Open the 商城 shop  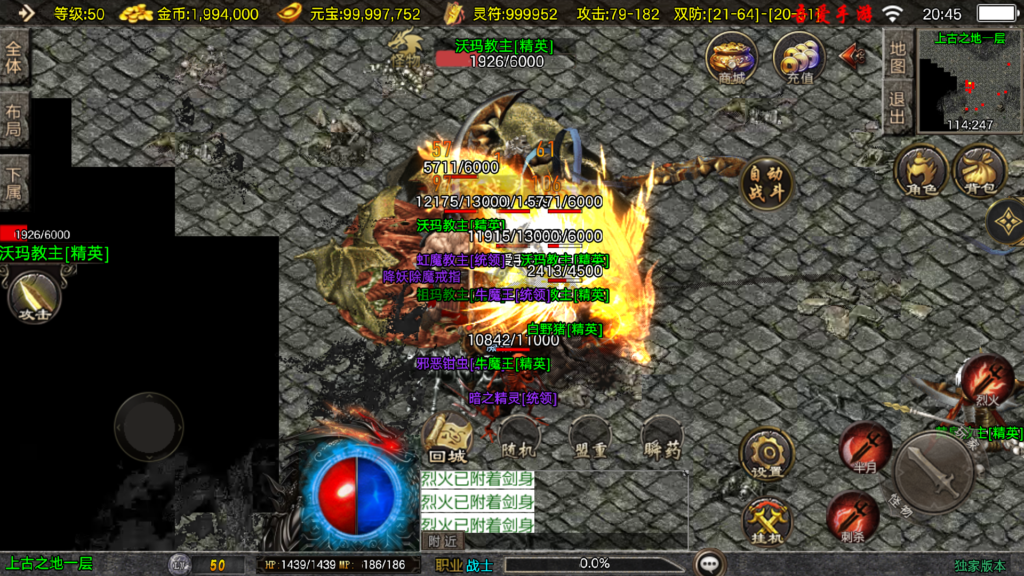pos(731,58)
